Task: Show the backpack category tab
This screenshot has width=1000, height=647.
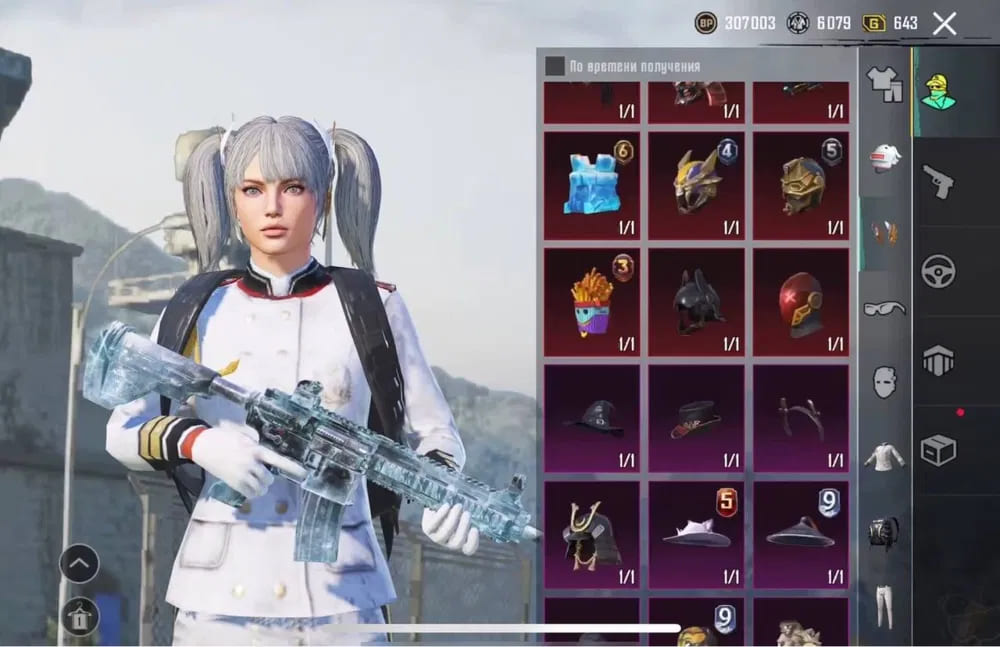Action: (884, 530)
